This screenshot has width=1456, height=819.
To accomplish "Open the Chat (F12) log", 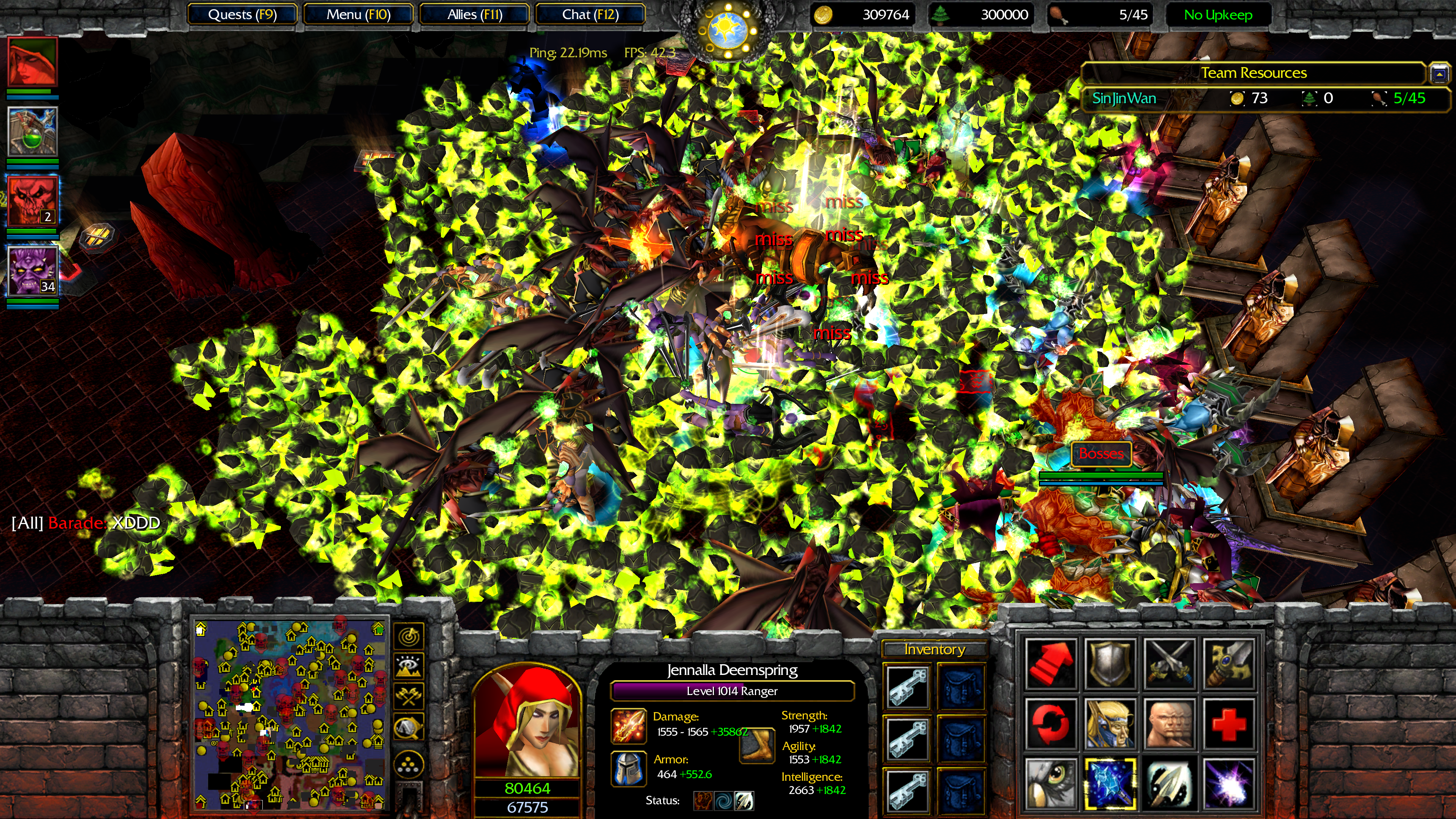I will coord(590,15).
